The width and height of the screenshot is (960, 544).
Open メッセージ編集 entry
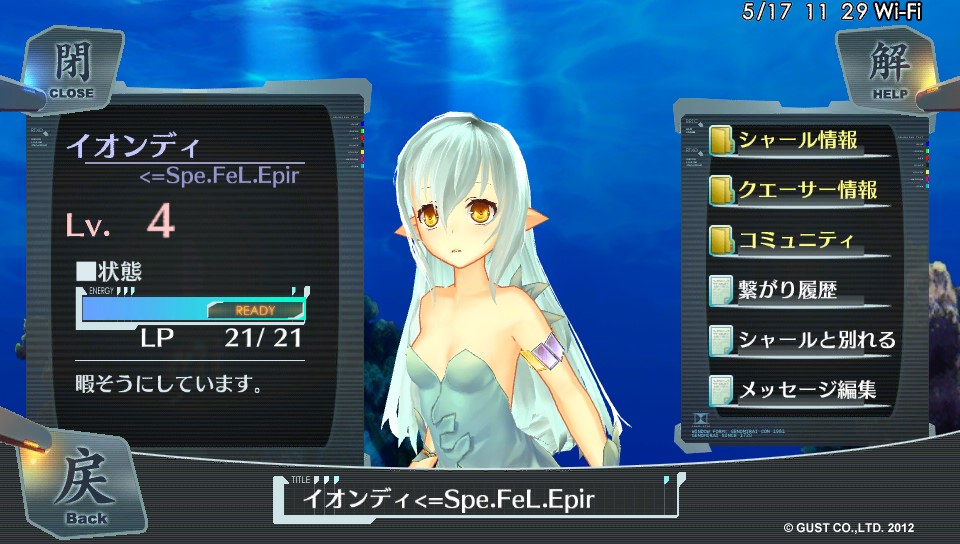pyautogui.click(x=806, y=390)
